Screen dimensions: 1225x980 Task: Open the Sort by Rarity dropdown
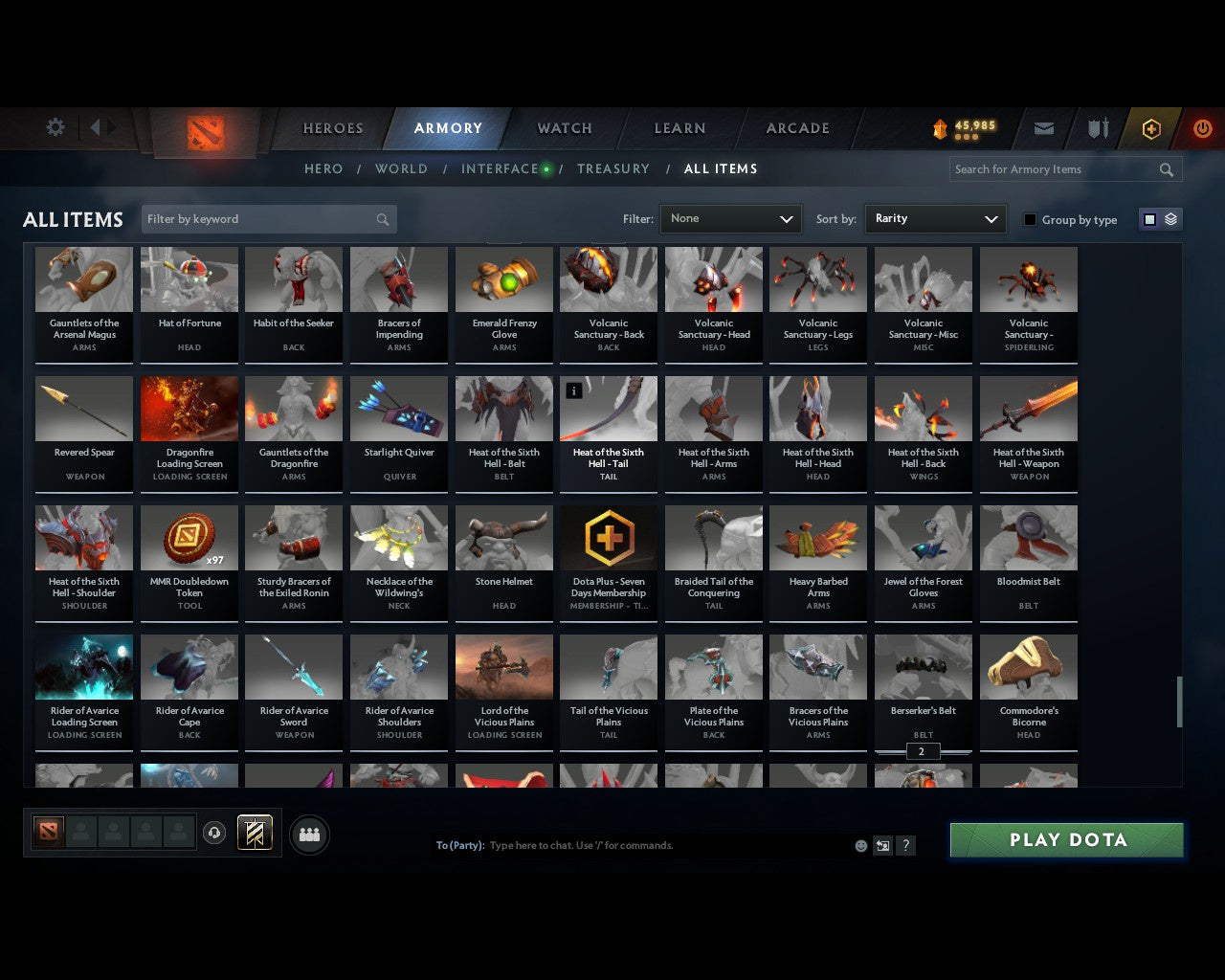[x=935, y=218]
